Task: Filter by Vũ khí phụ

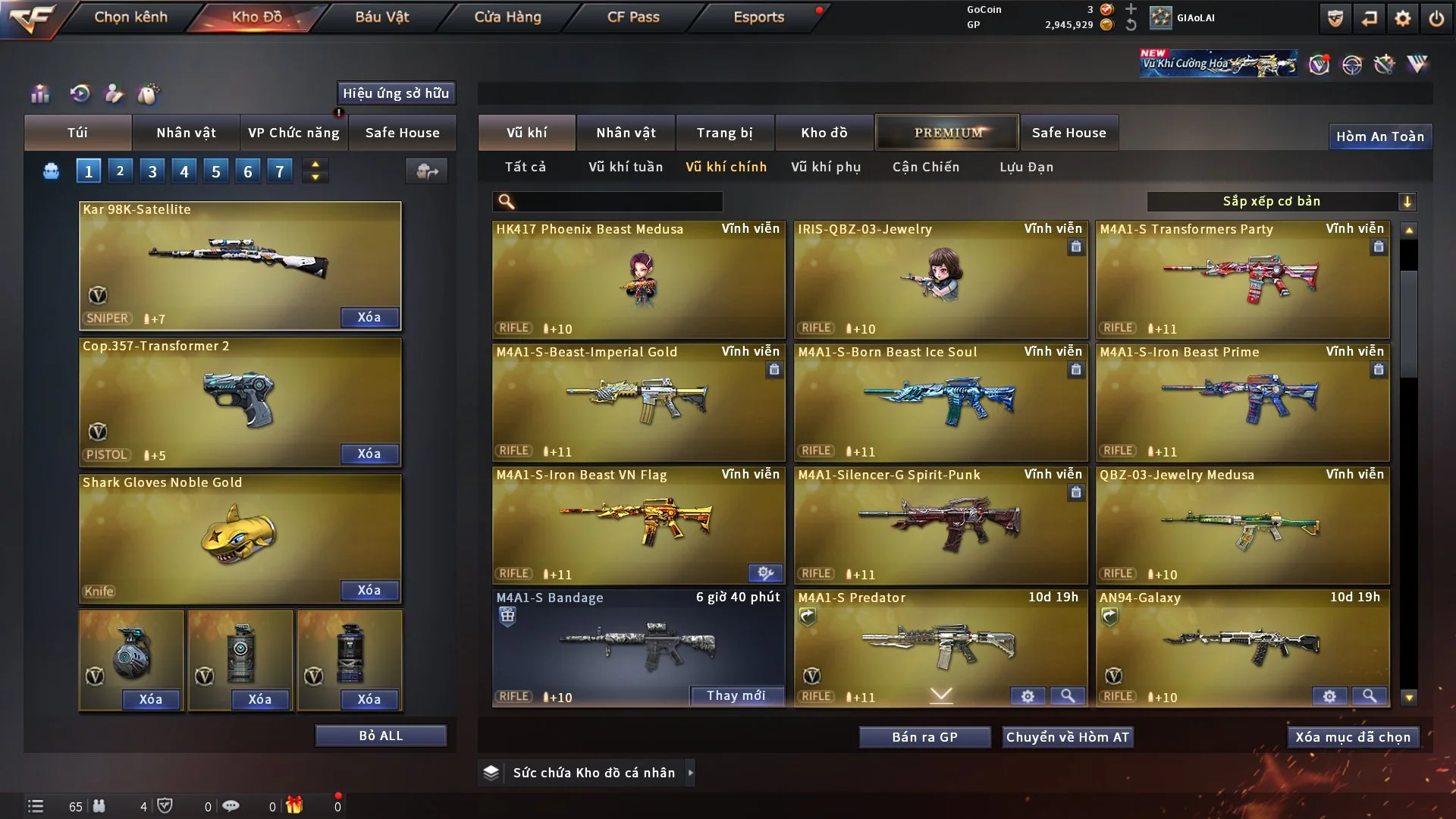Action: pyautogui.click(x=825, y=167)
